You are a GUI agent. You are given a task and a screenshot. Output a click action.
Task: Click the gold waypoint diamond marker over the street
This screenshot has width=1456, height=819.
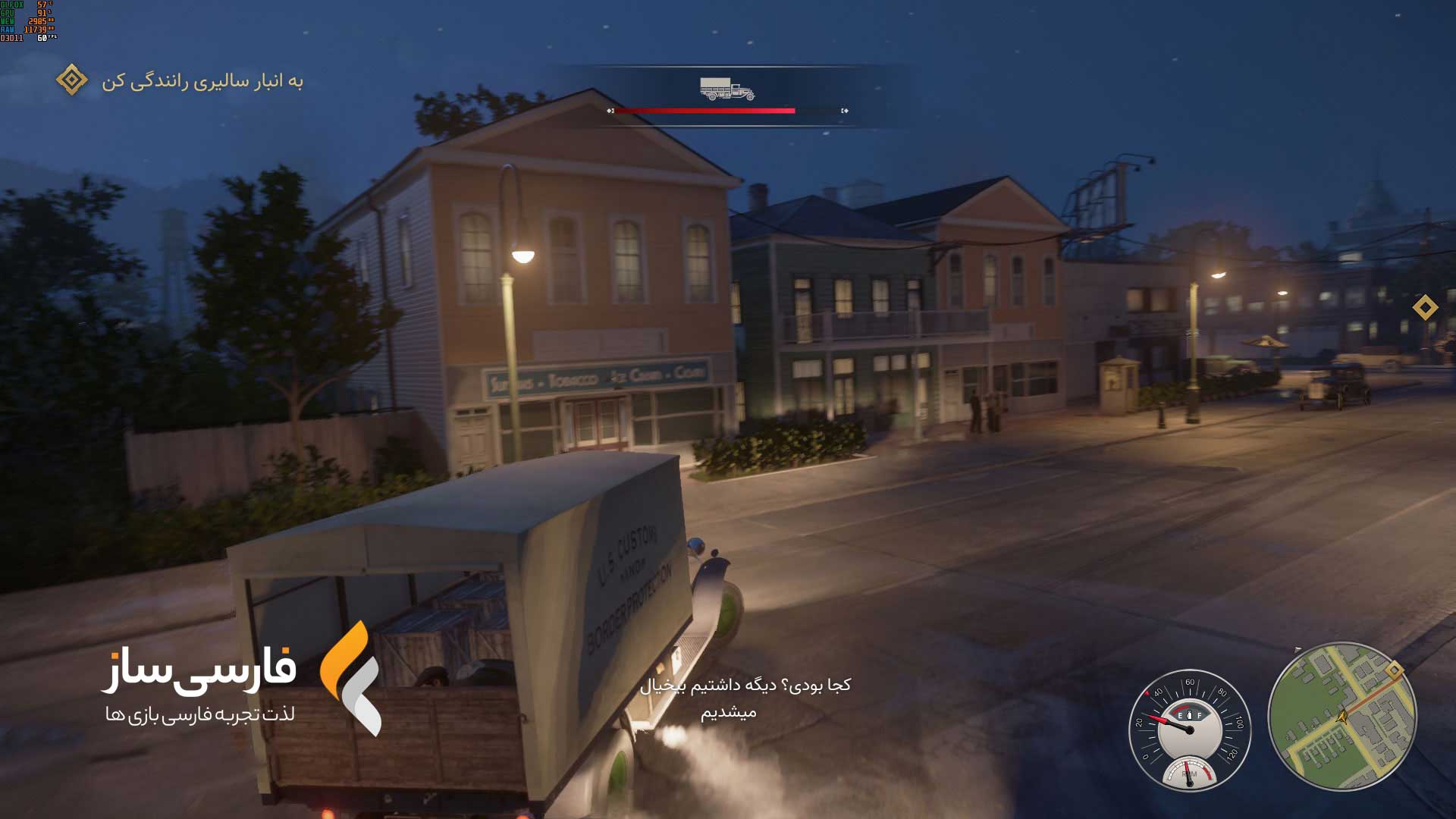[x=1425, y=307]
